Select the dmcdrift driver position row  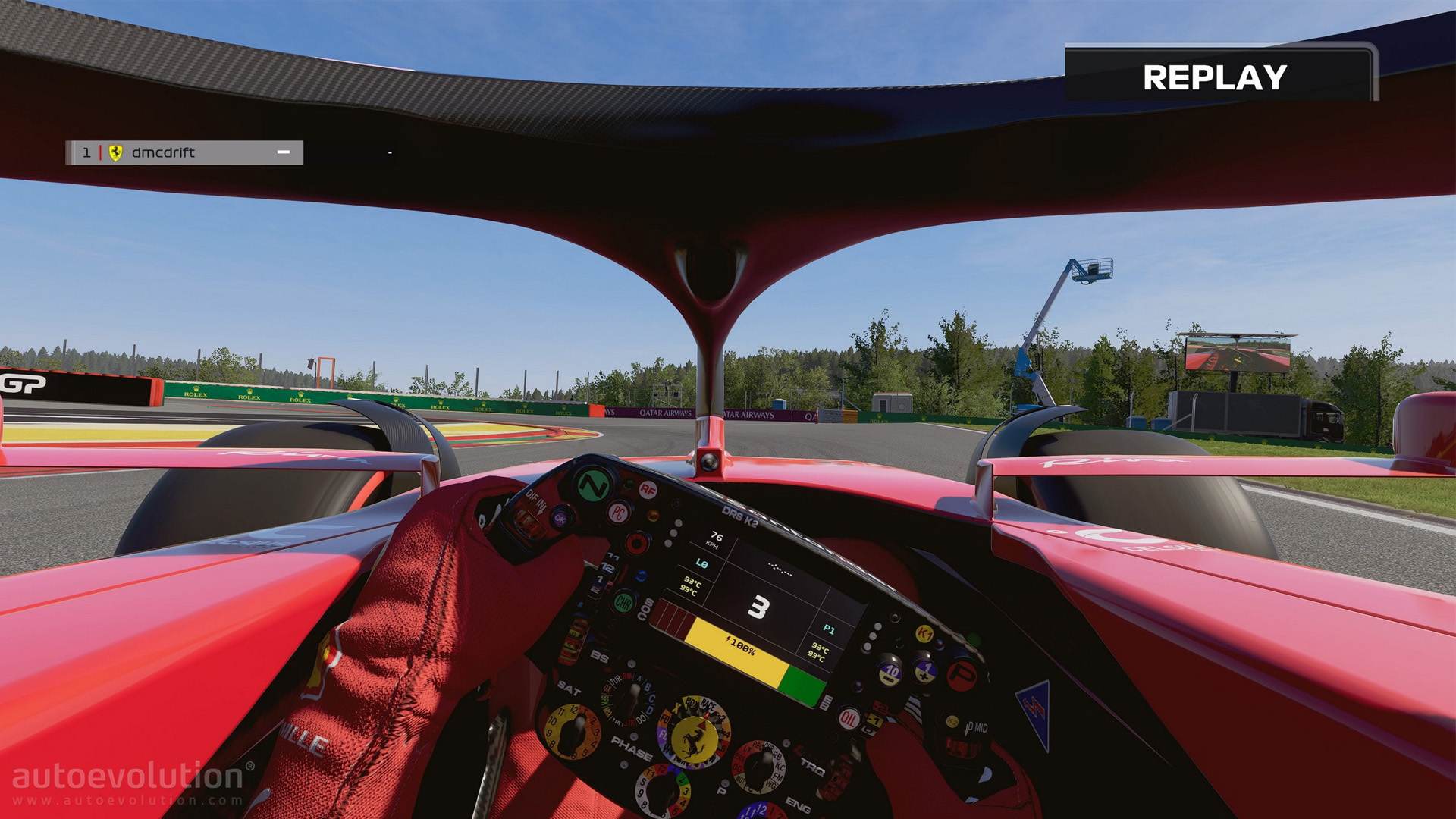(184, 152)
